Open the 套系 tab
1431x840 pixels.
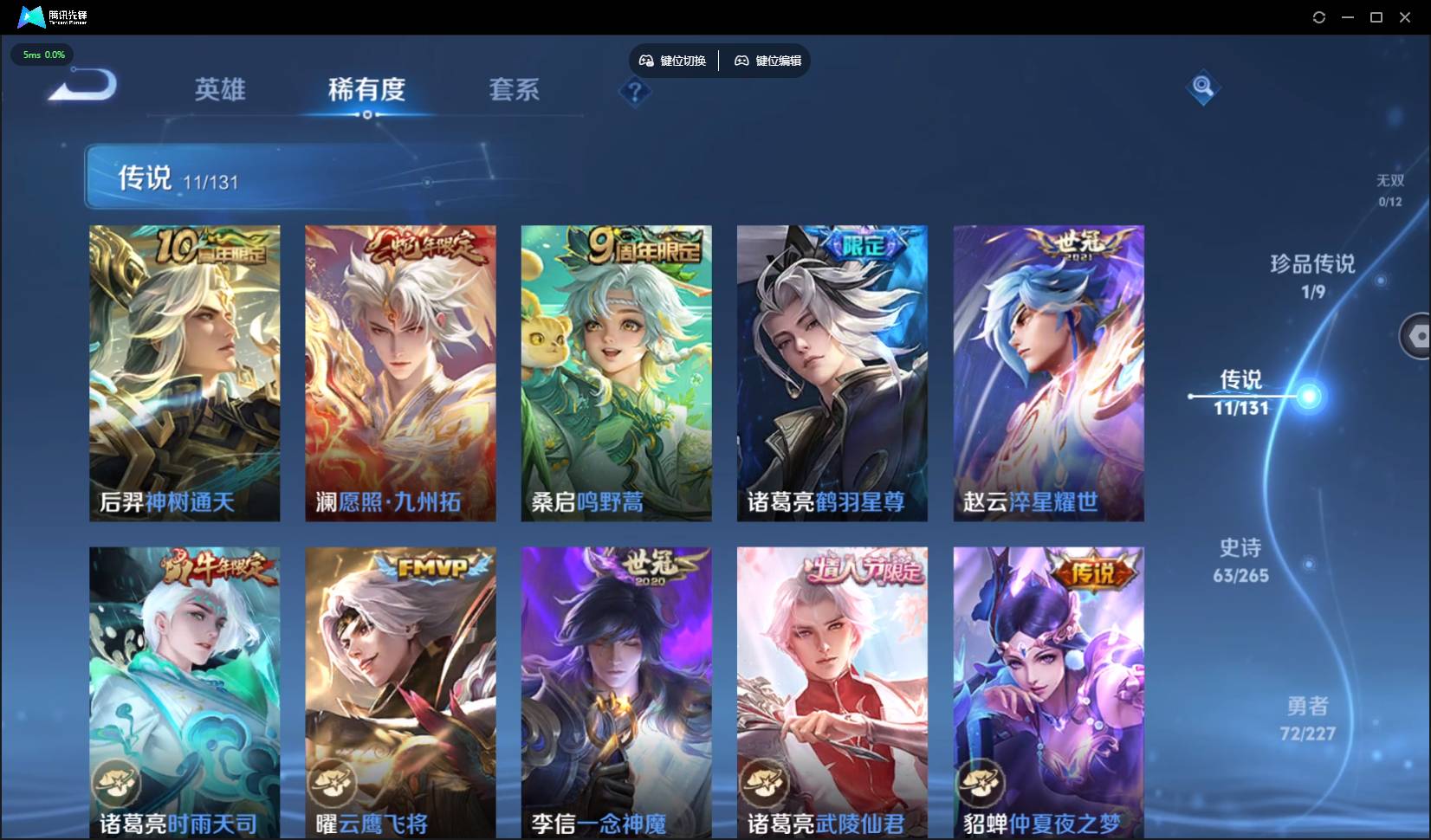(x=514, y=90)
